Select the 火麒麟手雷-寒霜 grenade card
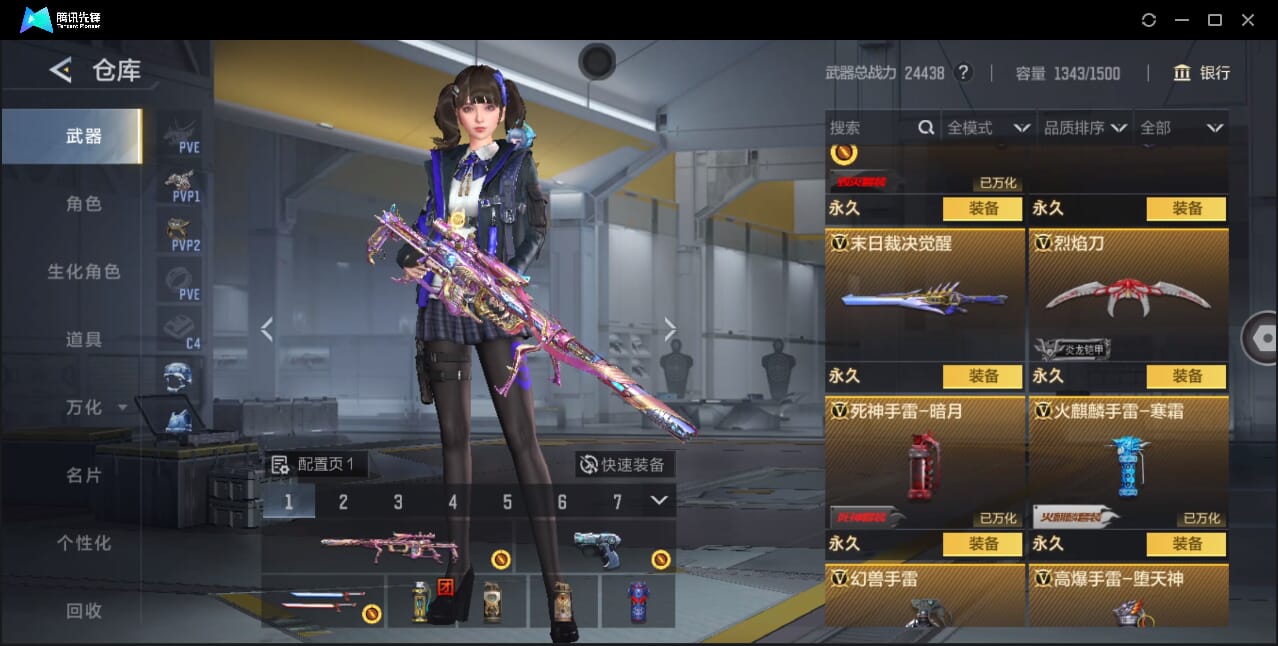Image resolution: width=1278 pixels, height=646 pixels. (x=1128, y=460)
